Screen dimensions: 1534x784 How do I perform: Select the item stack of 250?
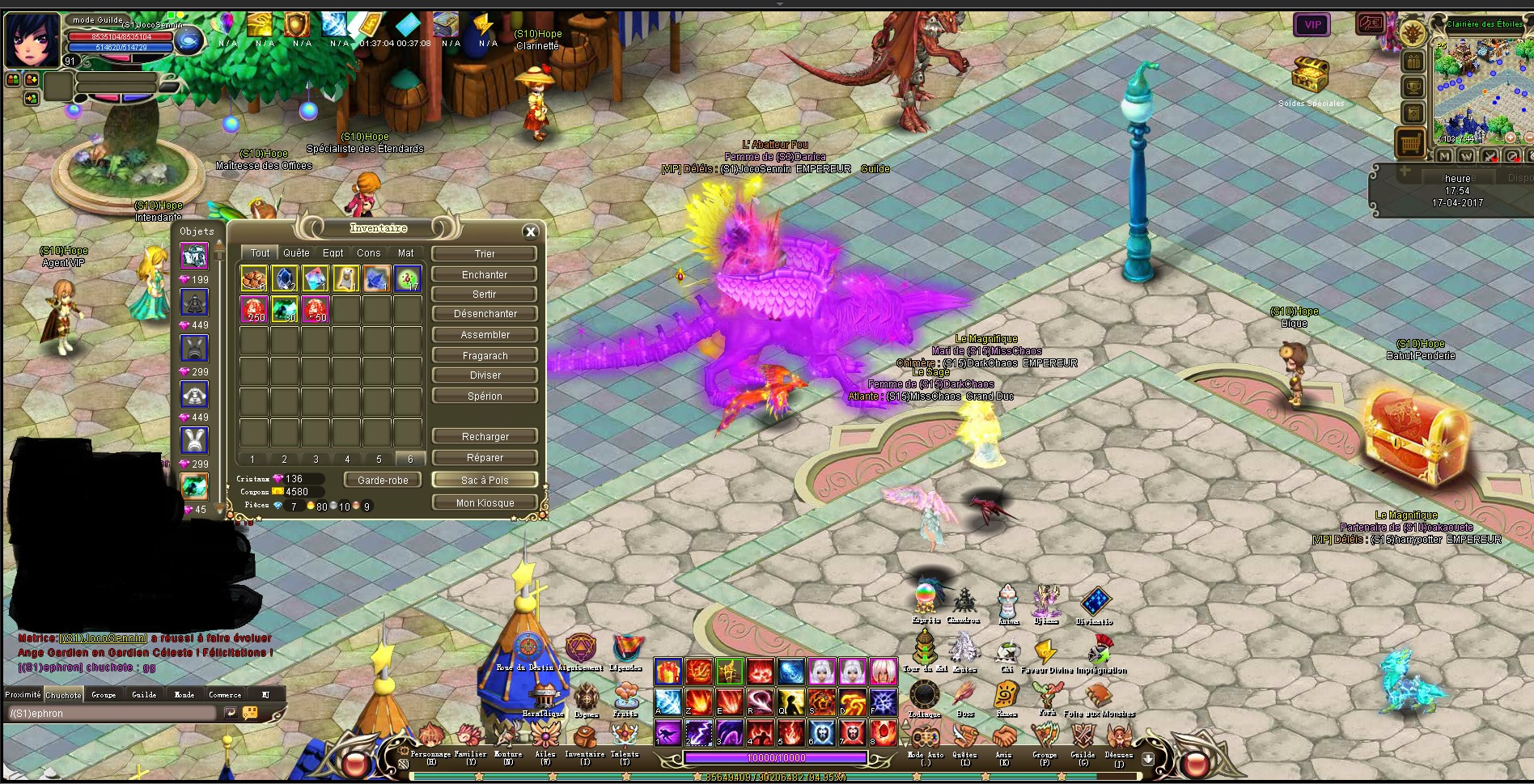click(254, 309)
